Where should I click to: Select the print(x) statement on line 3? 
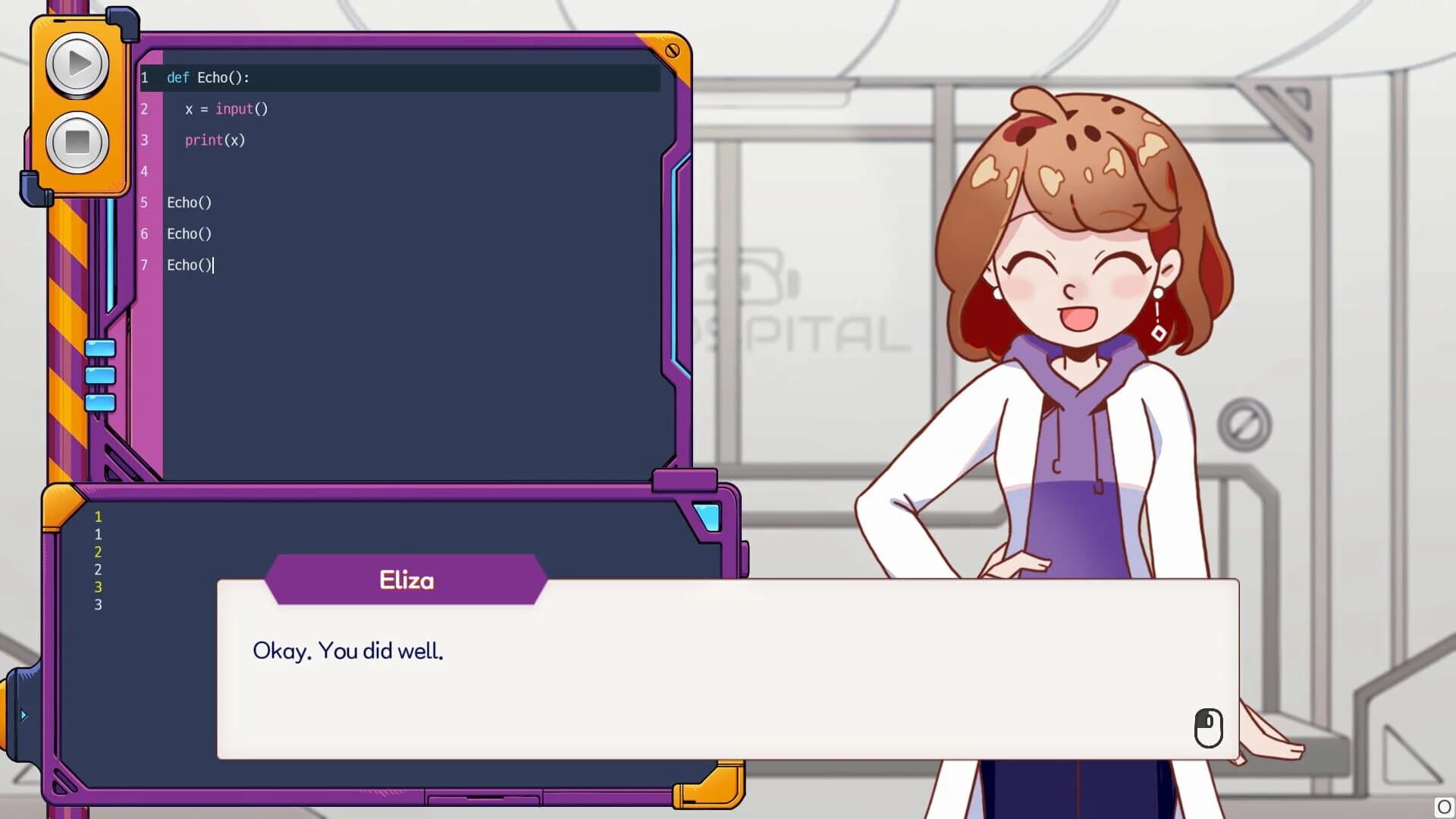[215, 140]
